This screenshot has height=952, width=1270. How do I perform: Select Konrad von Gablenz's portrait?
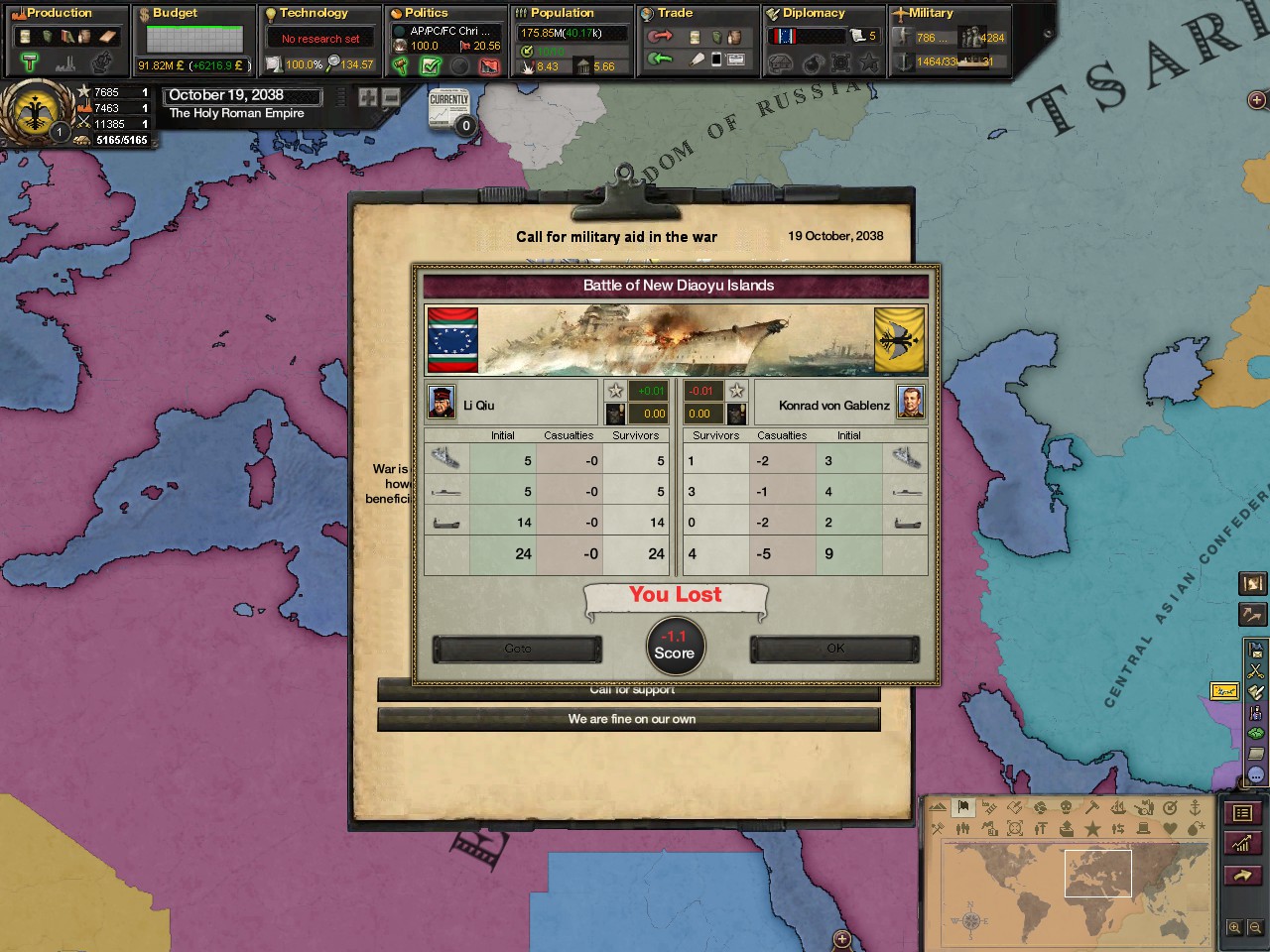(910, 403)
